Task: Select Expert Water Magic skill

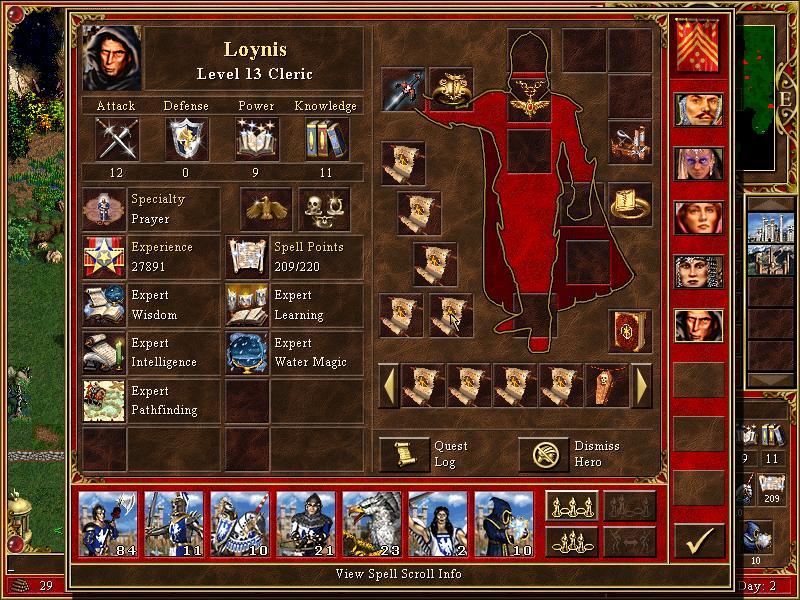Action: tap(246, 353)
